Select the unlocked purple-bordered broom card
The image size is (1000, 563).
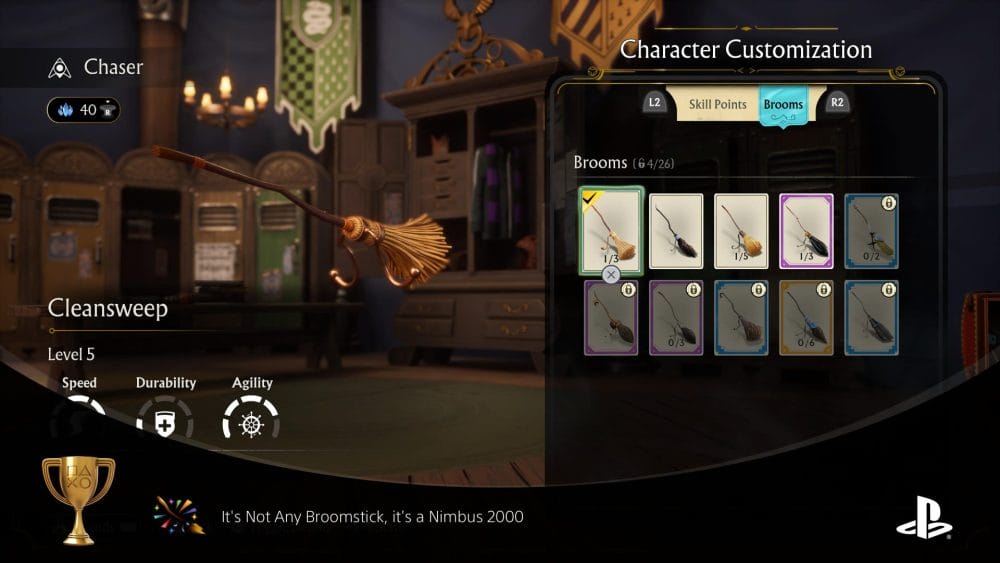coord(806,231)
